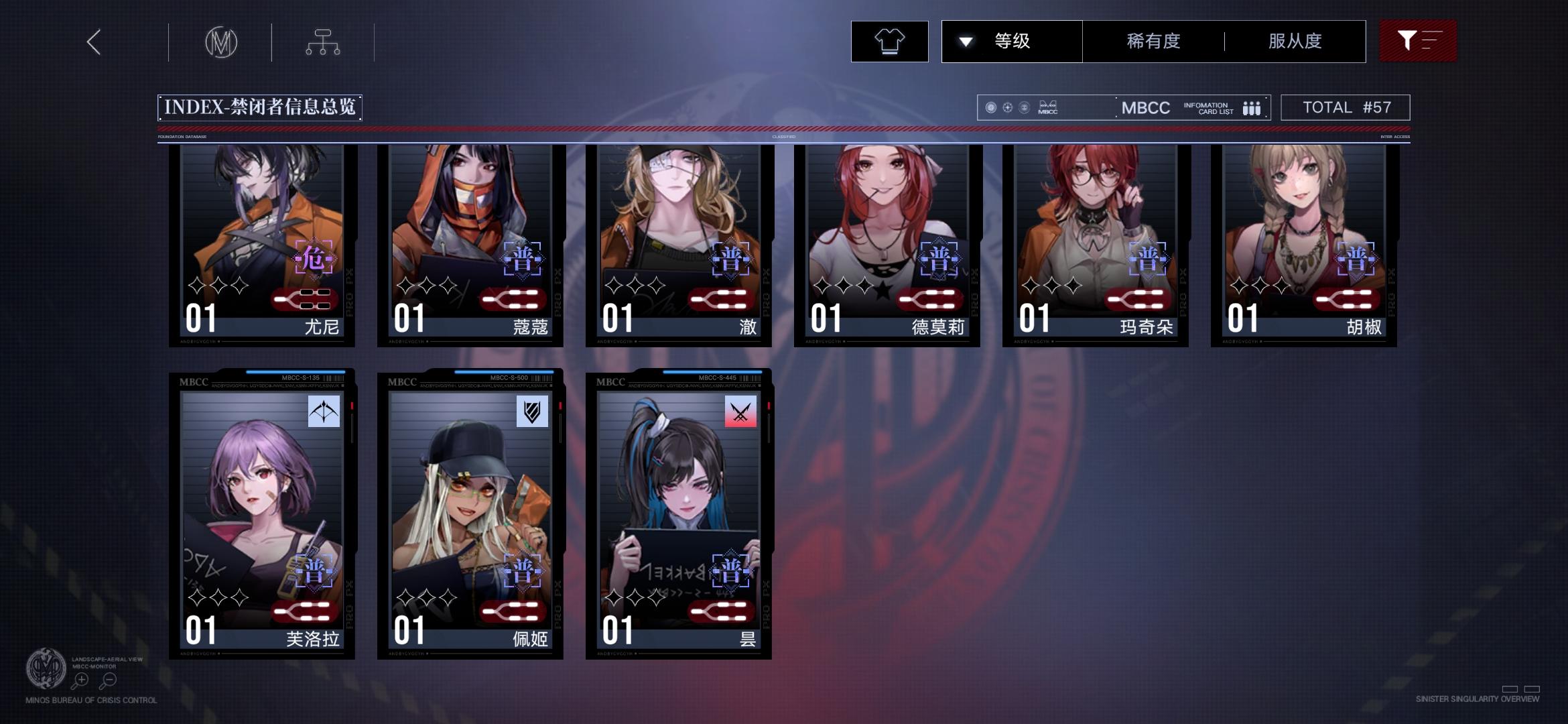Screen dimensions: 1568x724
Task: Open the filter funnel icon at top right
Action: [1418, 41]
